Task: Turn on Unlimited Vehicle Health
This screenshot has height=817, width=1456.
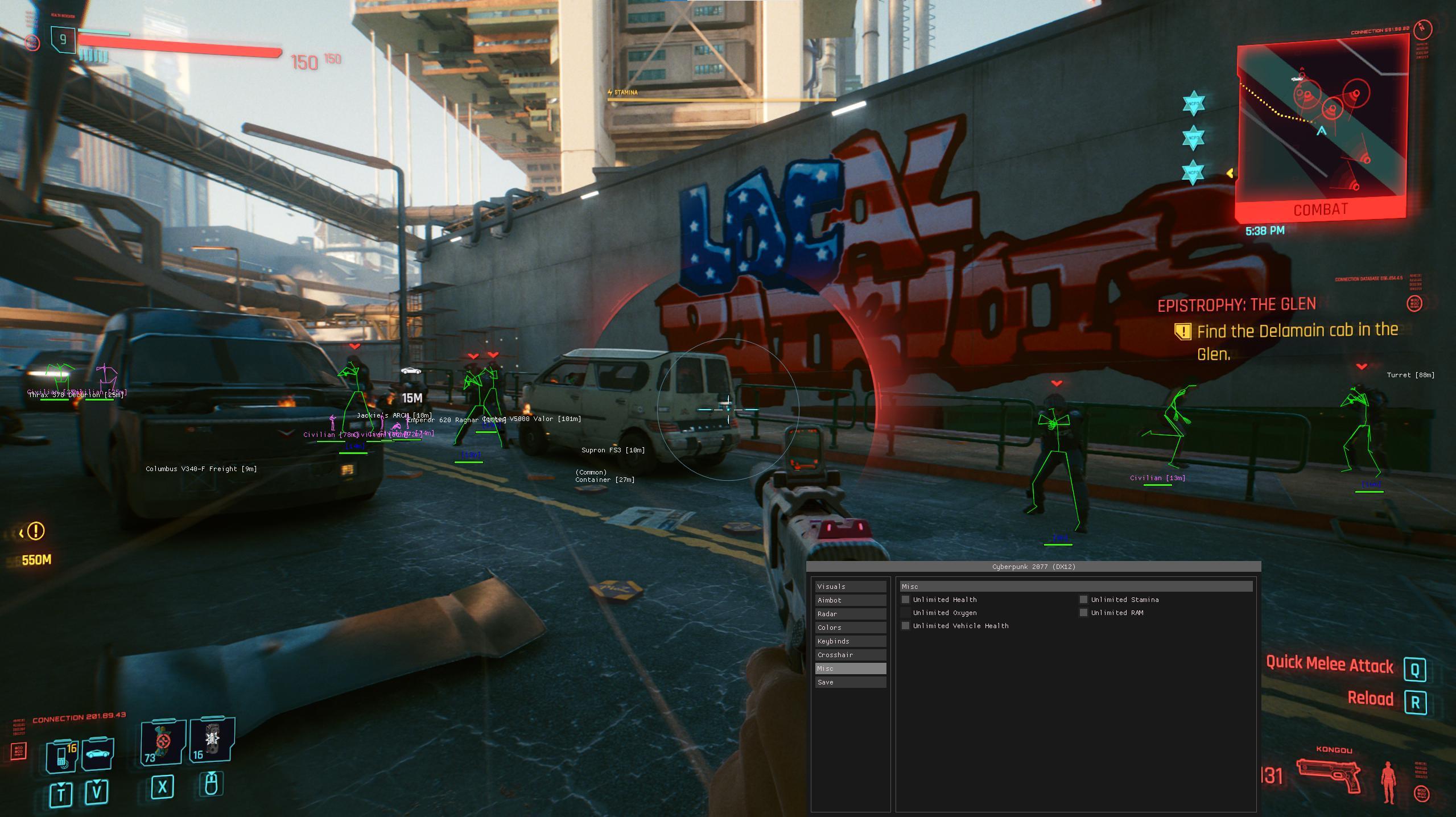Action: point(906,626)
